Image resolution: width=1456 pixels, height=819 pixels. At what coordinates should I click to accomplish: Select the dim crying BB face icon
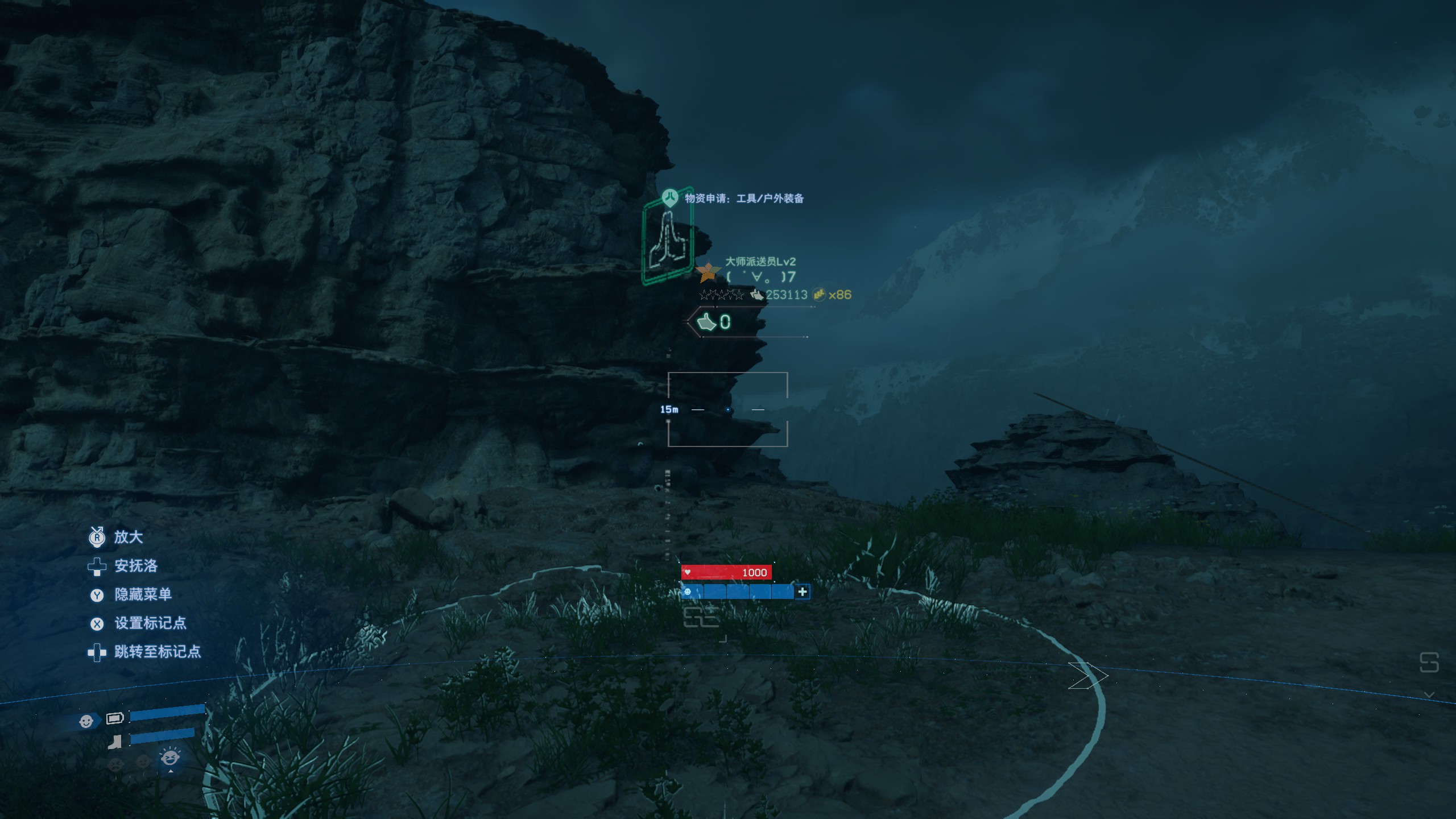point(115,762)
